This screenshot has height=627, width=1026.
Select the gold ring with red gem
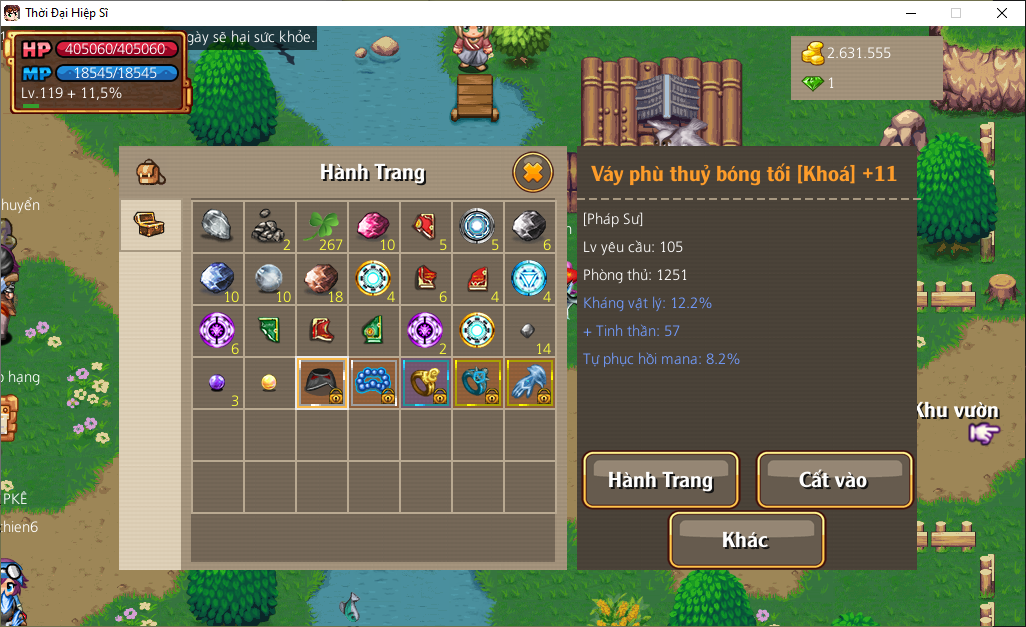[426, 383]
